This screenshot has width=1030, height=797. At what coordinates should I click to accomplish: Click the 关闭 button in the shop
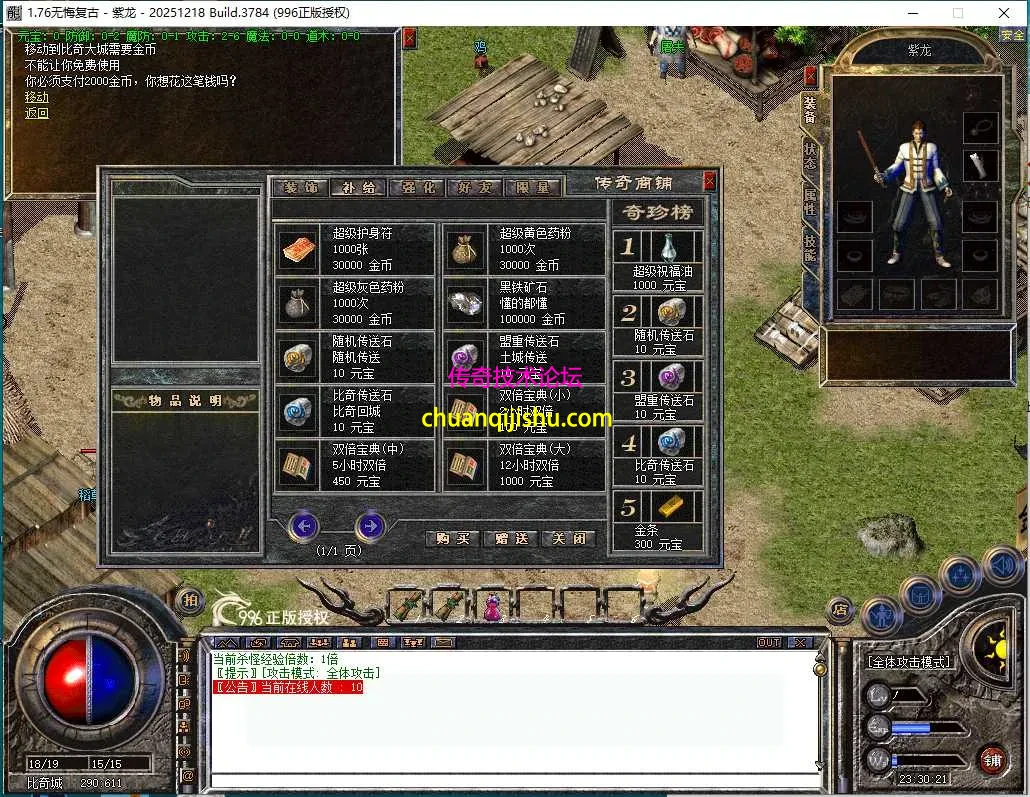[x=568, y=538]
